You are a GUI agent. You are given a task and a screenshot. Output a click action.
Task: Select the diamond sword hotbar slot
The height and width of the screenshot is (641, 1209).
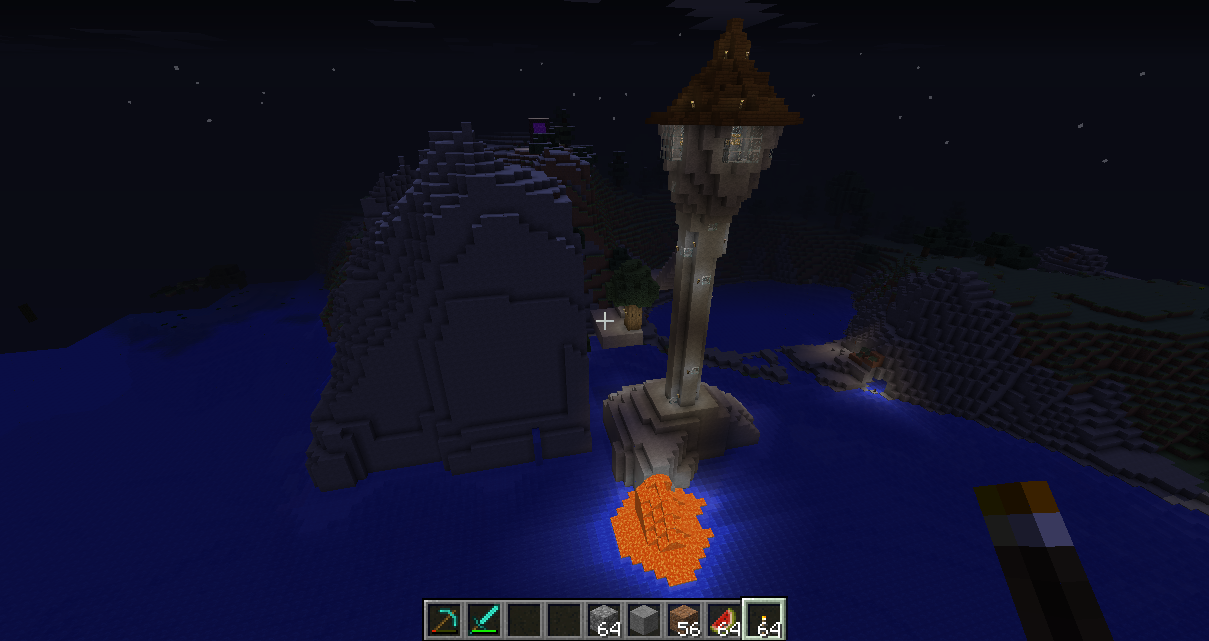click(x=484, y=620)
